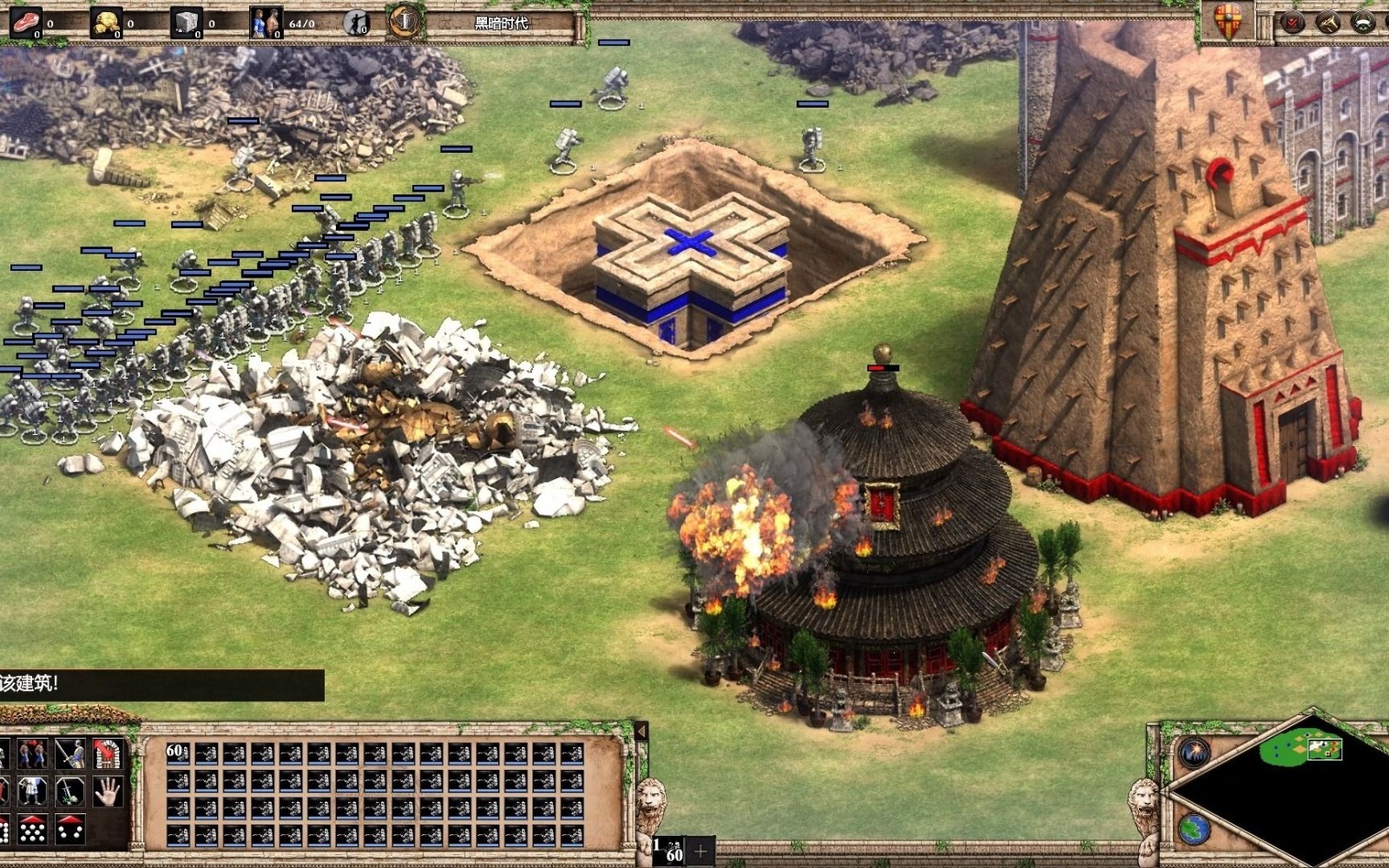Choose the white-tunic soldier command icon
1389x868 pixels.
coord(31,791)
